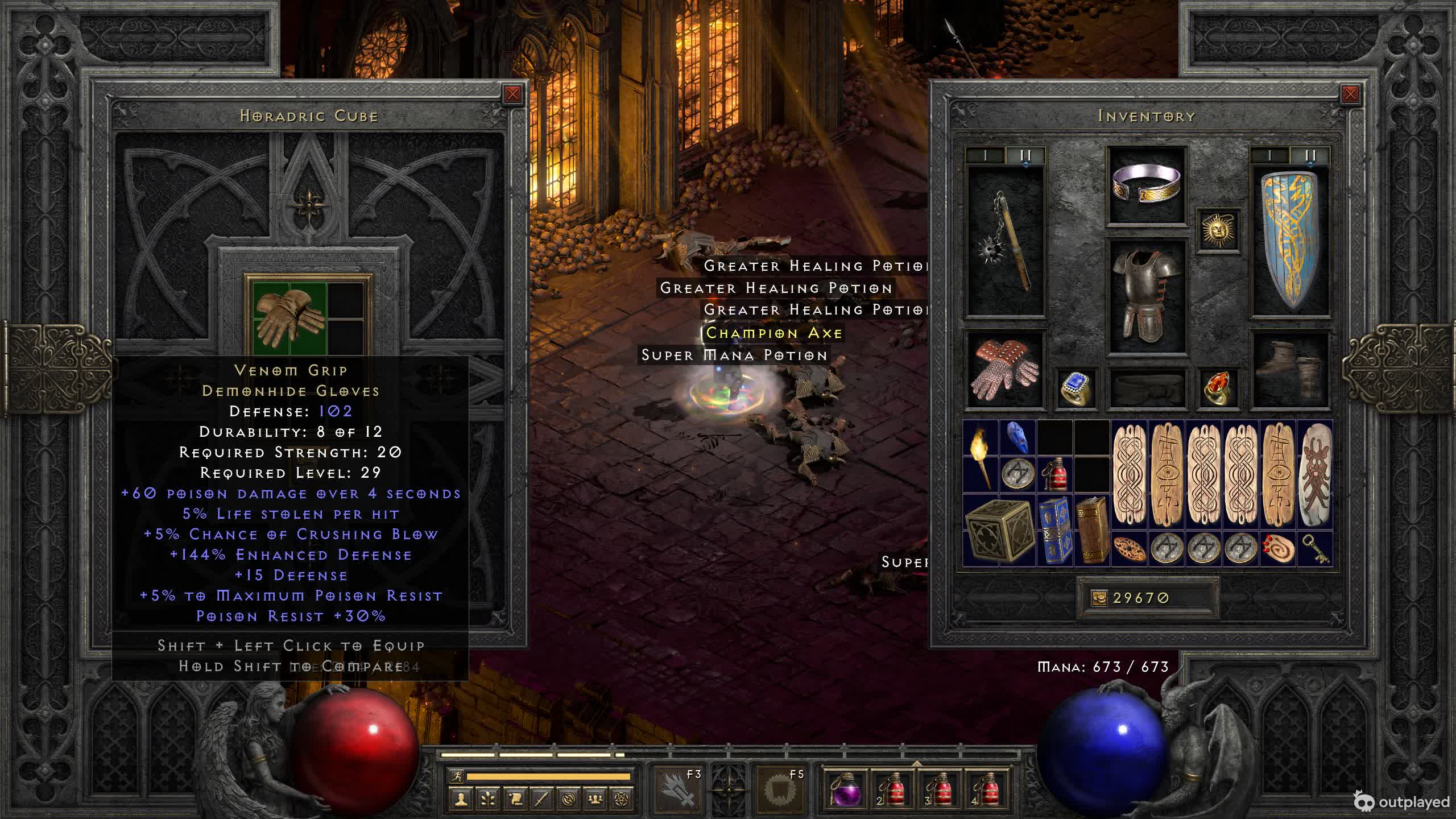Close the Horadric Cube window
The height and width of the screenshot is (819, 1456).
click(512, 94)
